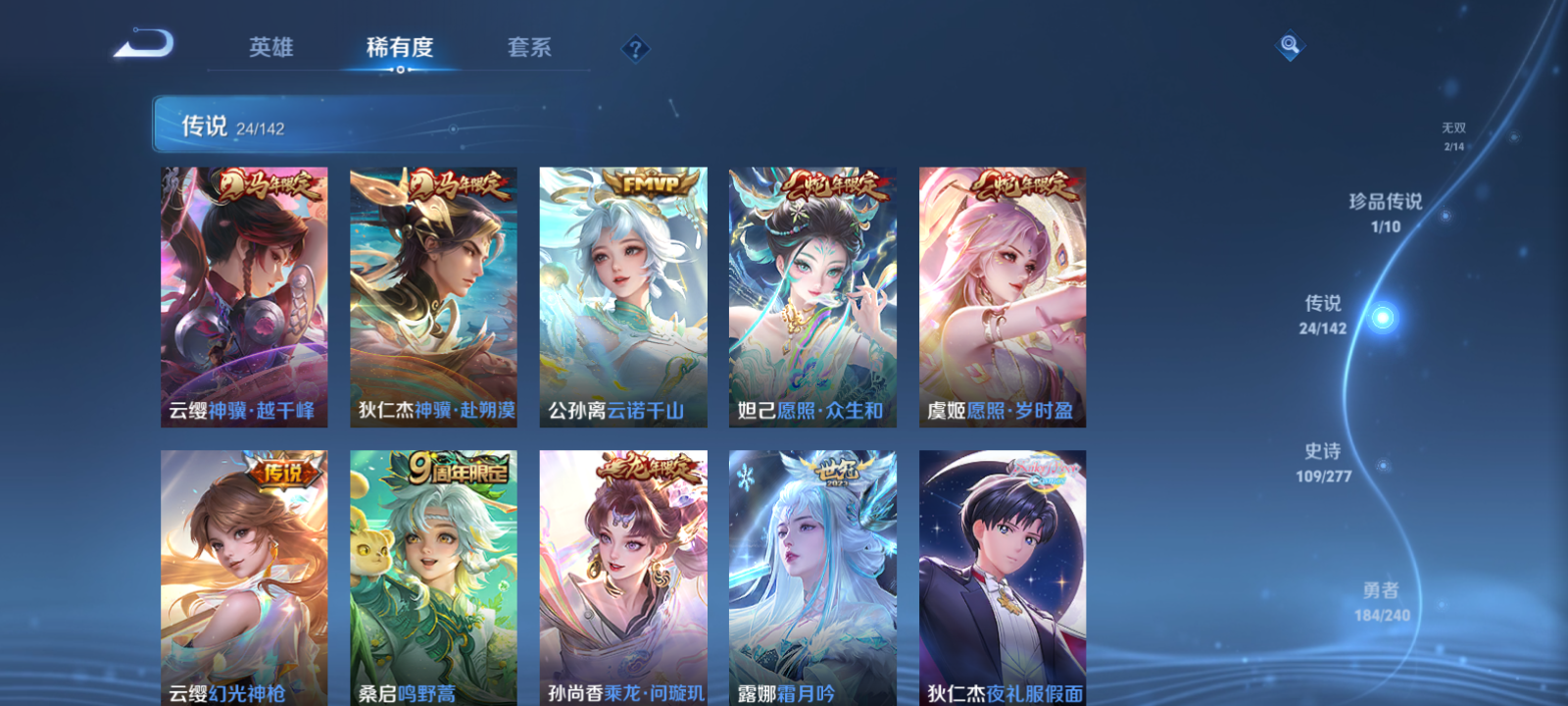This screenshot has width=1568, height=706.
Task: Jump to the 无双 rarity section
Action: (1451, 132)
